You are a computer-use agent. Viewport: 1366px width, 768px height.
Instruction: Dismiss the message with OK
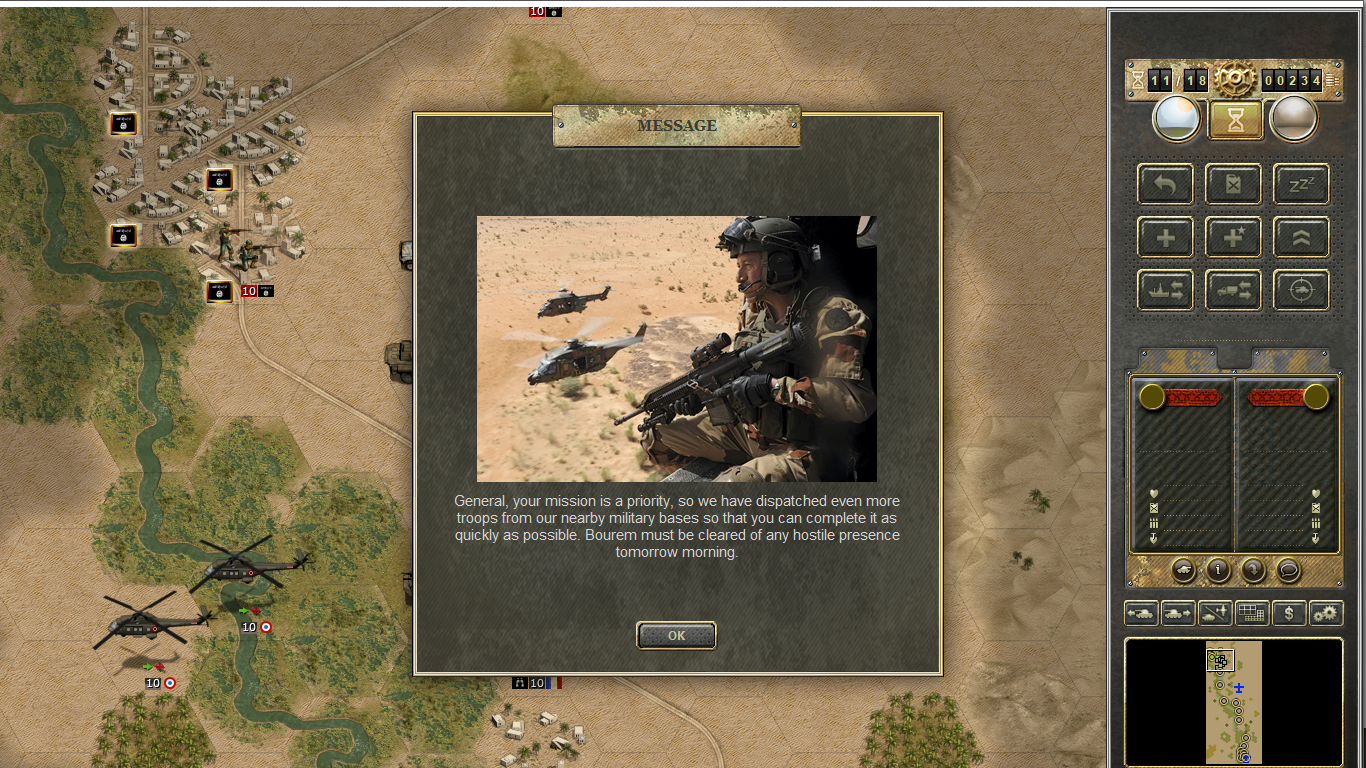(x=676, y=635)
